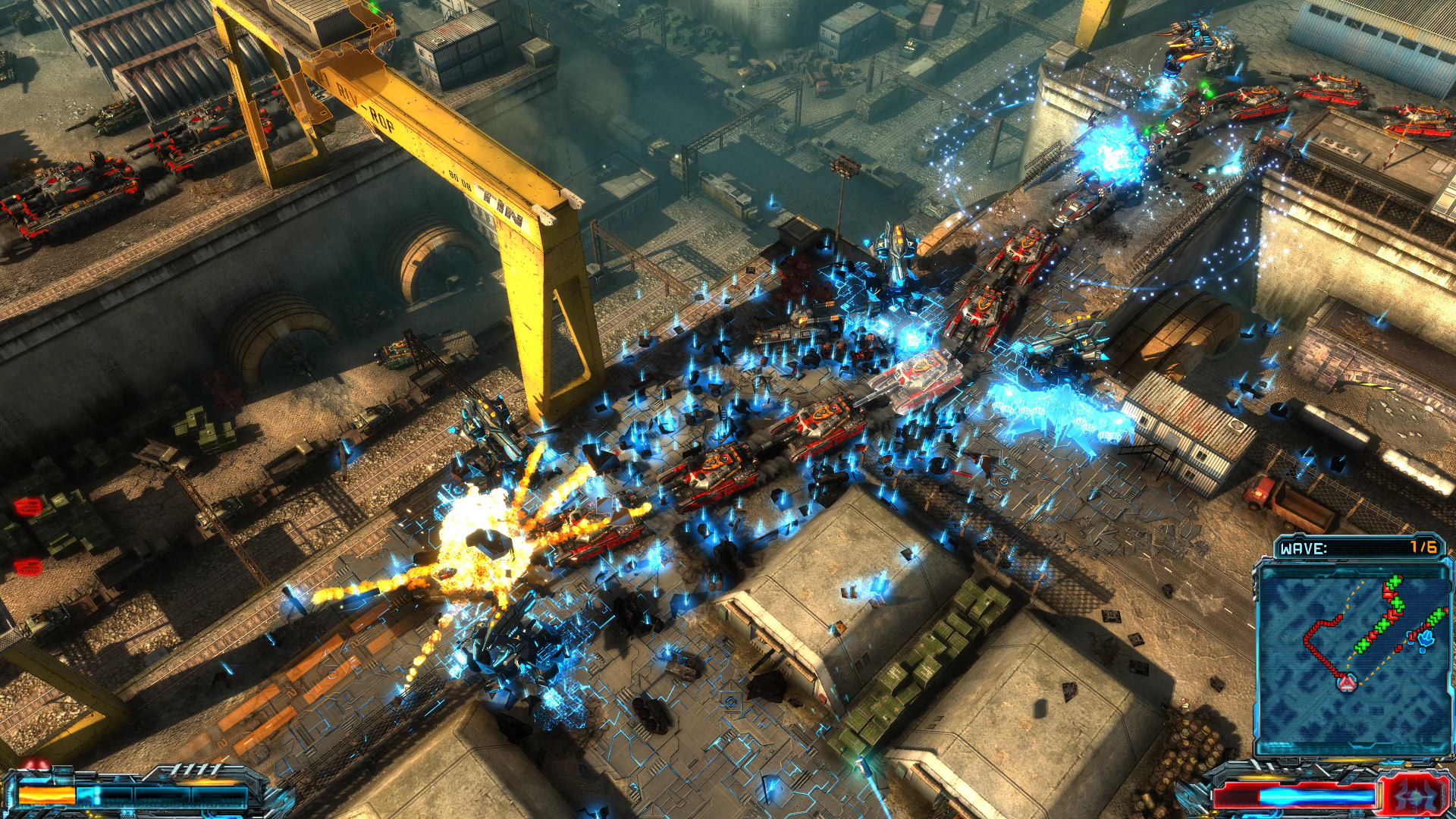Toggle the blue energy cell next to heat gauge

point(90,795)
